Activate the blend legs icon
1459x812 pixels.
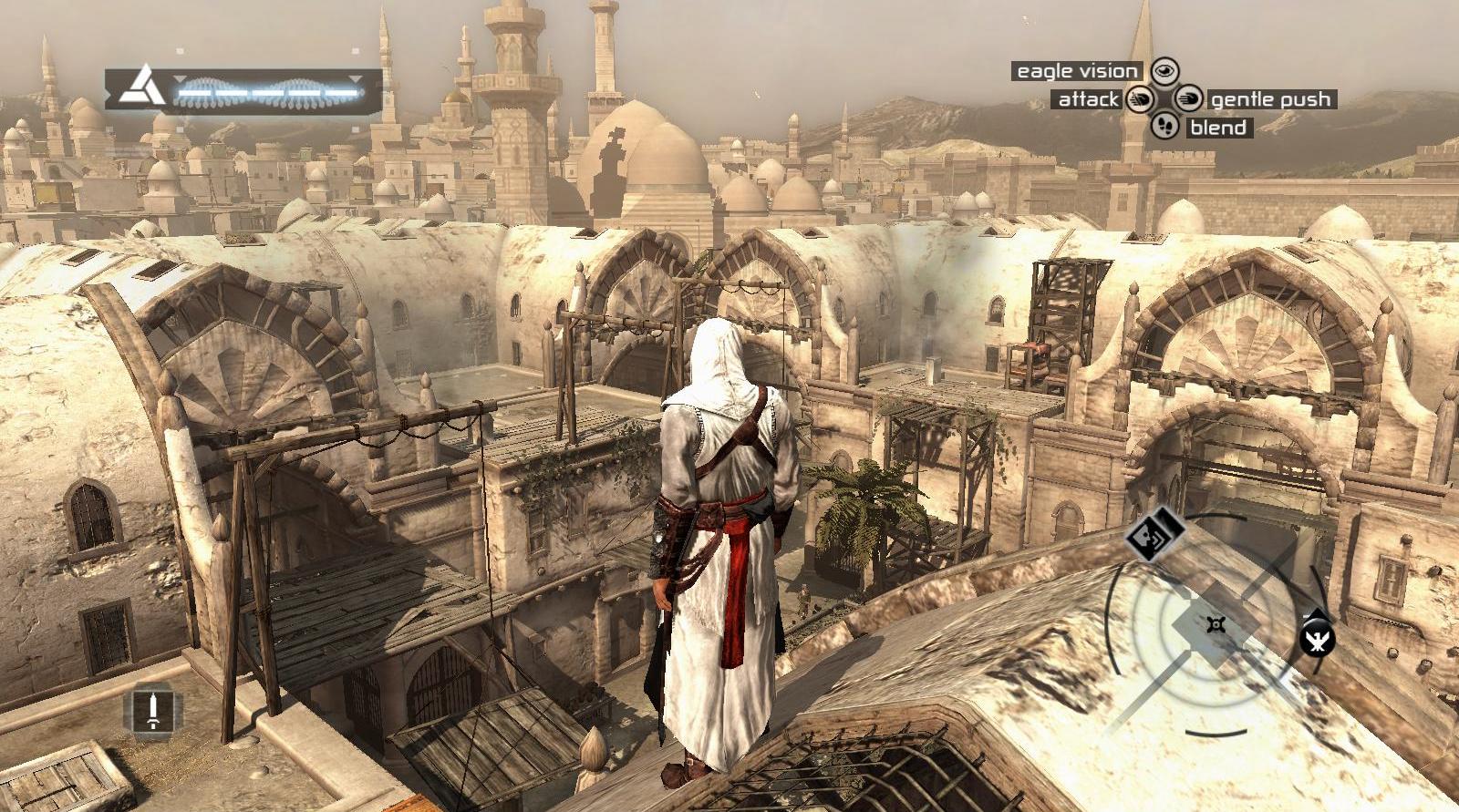coord(1164,126)
